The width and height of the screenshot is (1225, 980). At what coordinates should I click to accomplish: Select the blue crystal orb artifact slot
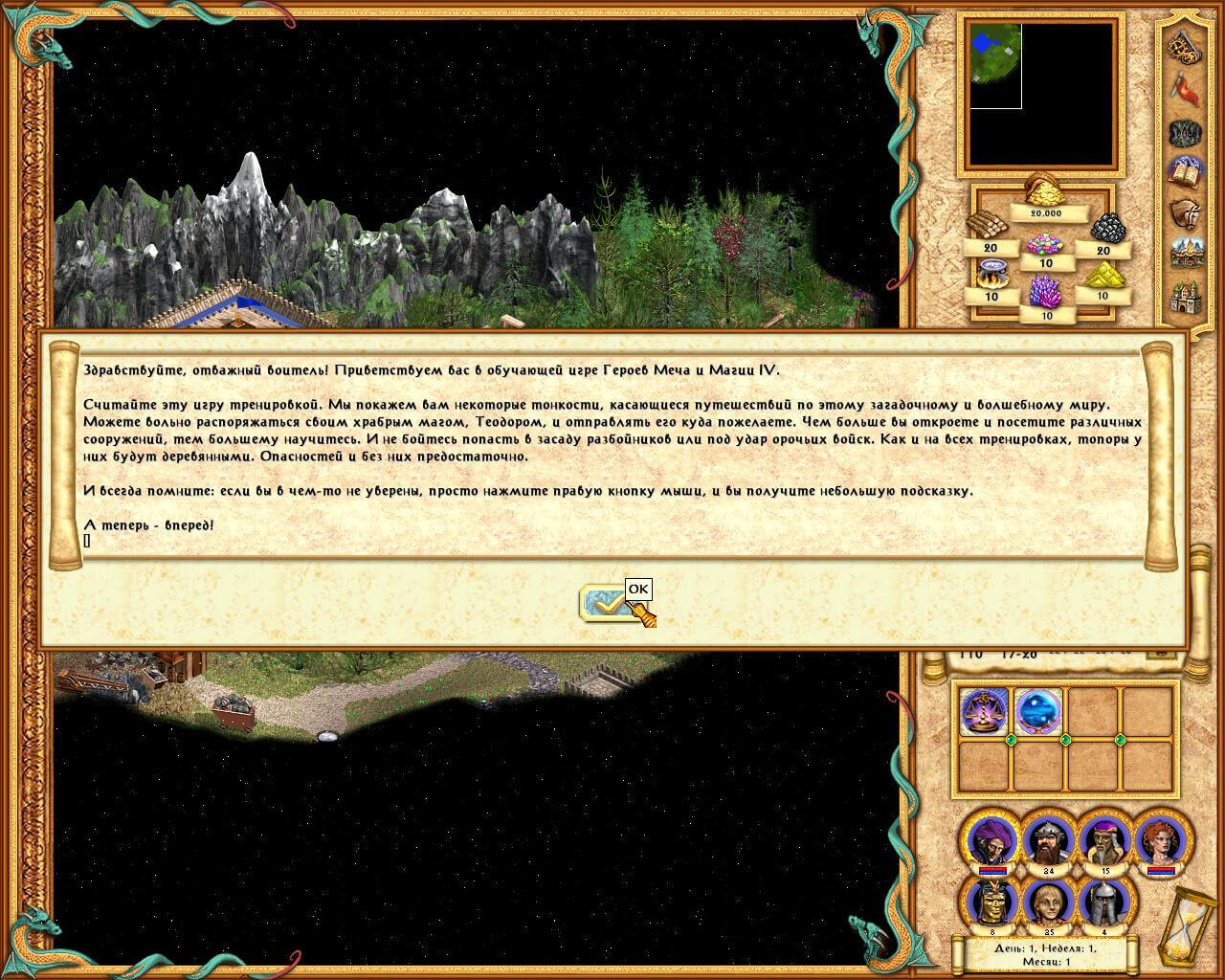click(x=1037, y=712)
